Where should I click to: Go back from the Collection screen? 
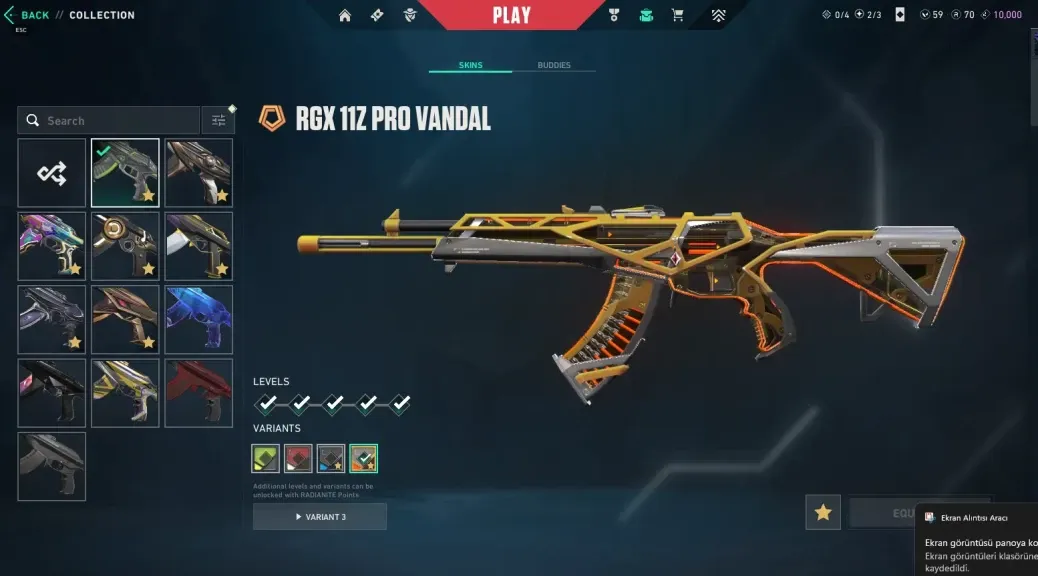28,15
